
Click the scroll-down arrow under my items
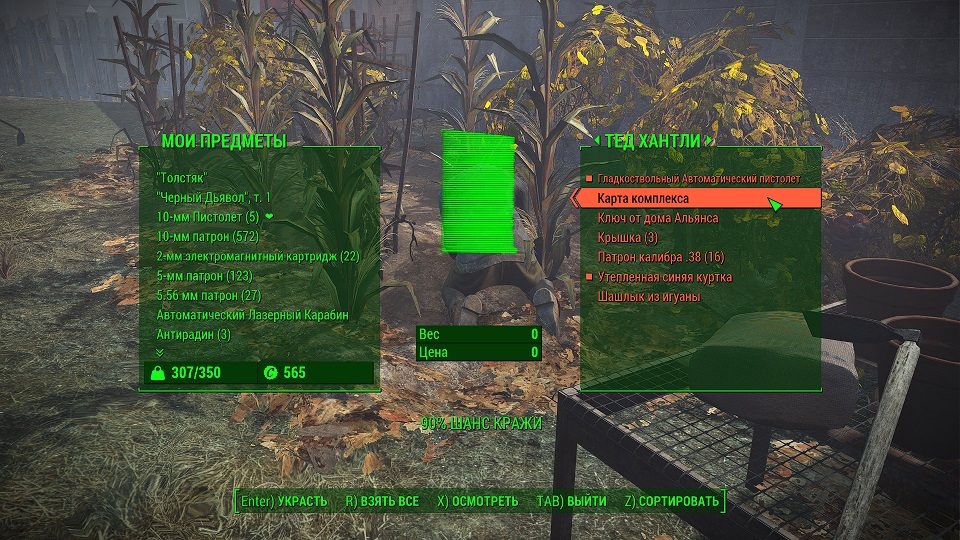tap(159, 352)
